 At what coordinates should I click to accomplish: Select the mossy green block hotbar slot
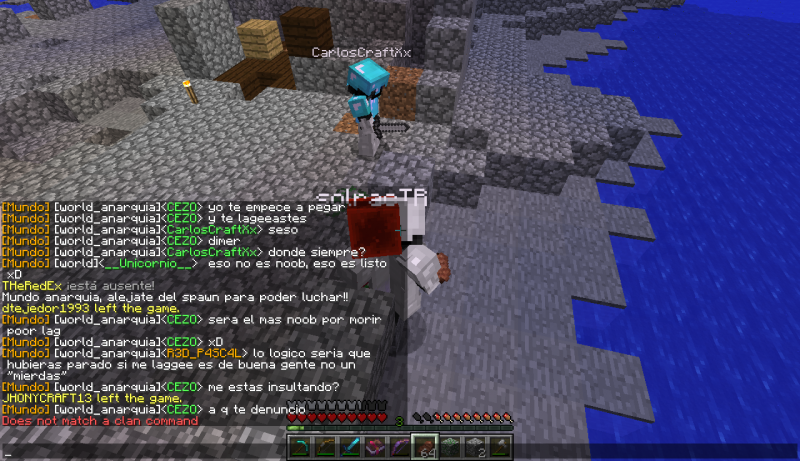pyautogui.click(x=450, y=446)
